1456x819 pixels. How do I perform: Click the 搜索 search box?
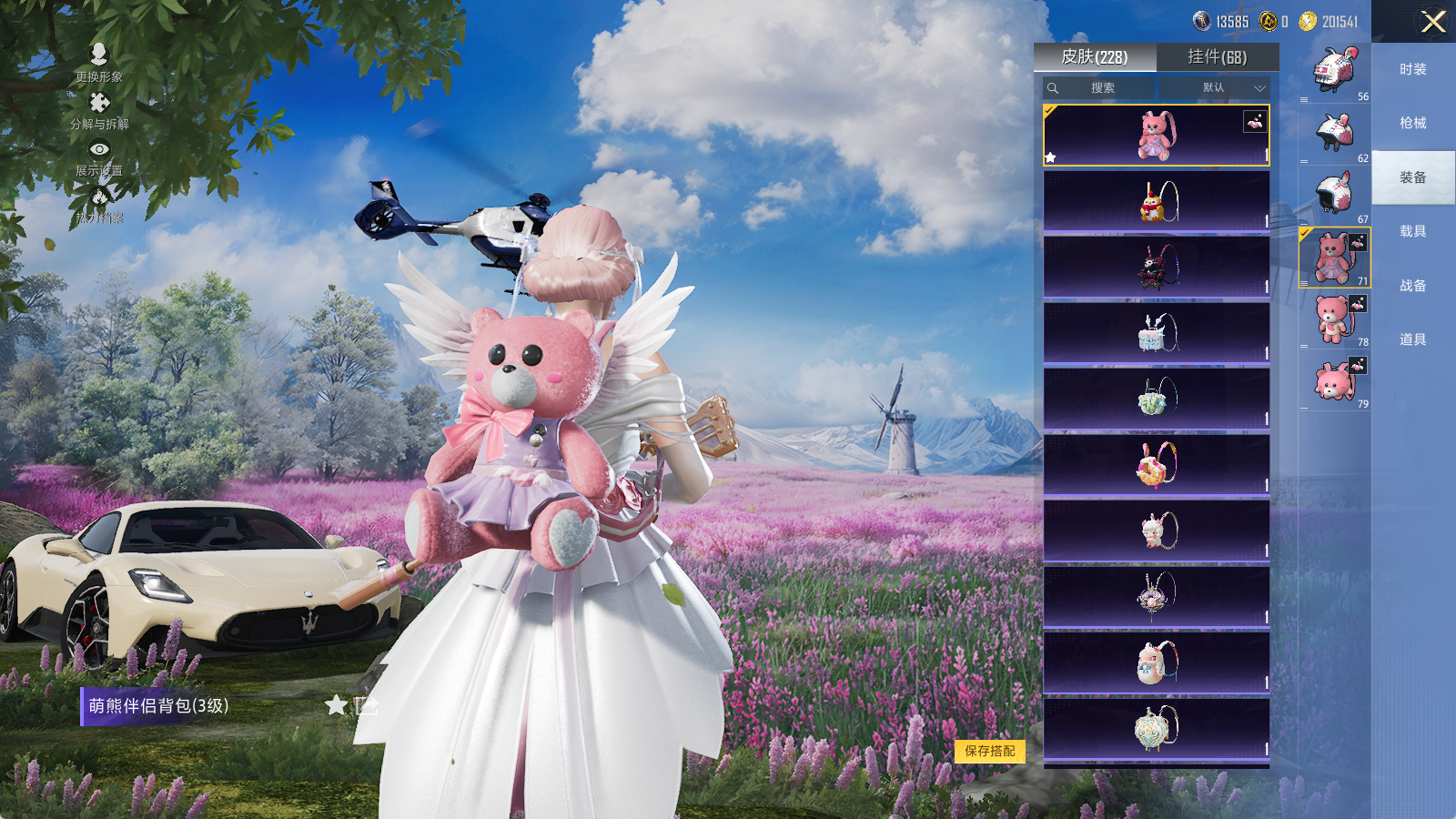(x=1101, y=87)
